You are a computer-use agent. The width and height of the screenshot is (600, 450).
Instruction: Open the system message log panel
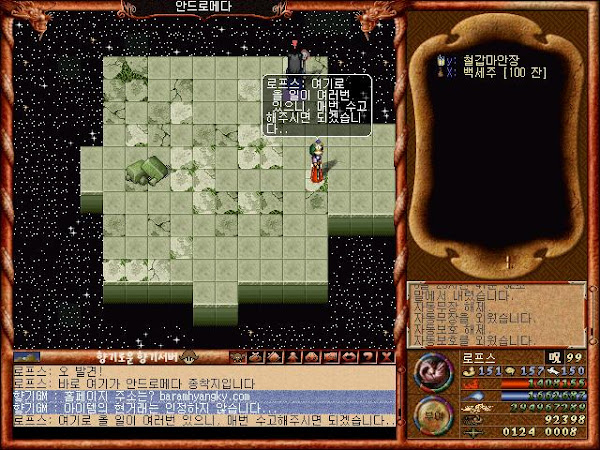click(x=500, y=312)
